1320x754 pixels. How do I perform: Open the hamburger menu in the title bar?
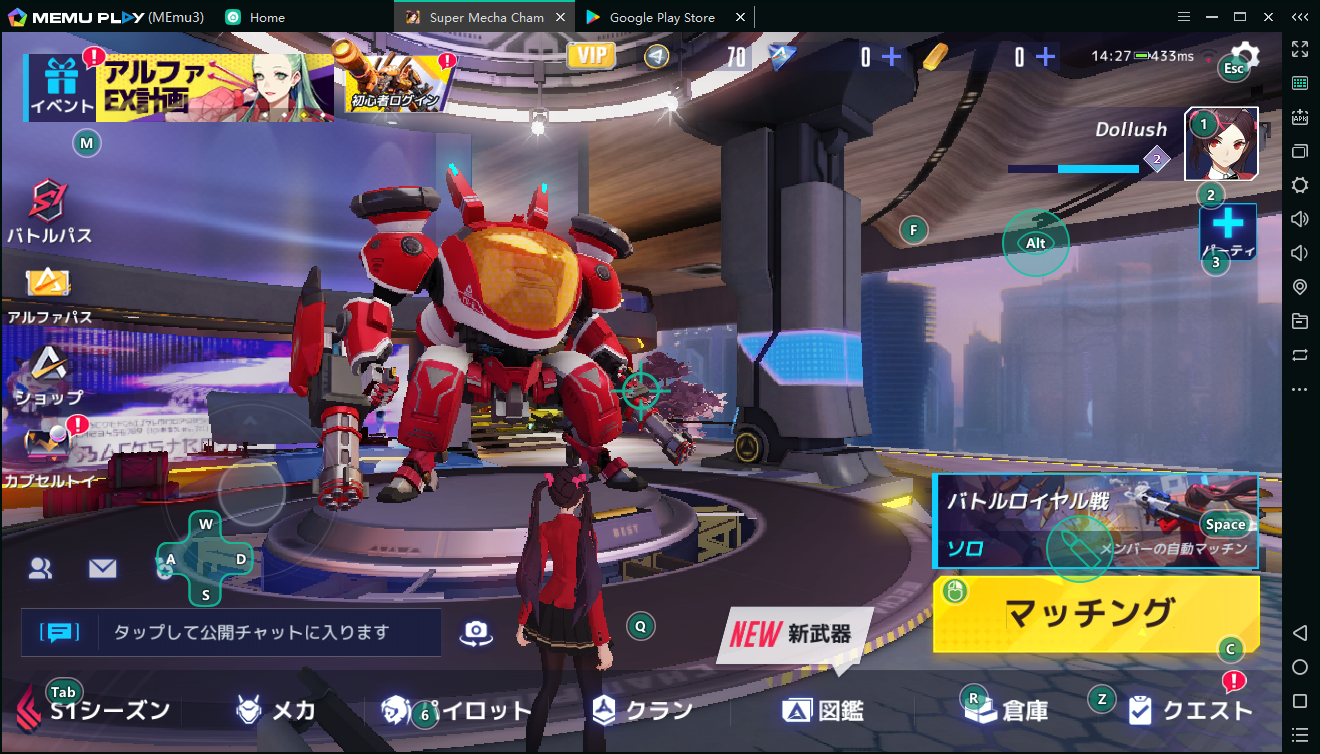point(1183,16)
